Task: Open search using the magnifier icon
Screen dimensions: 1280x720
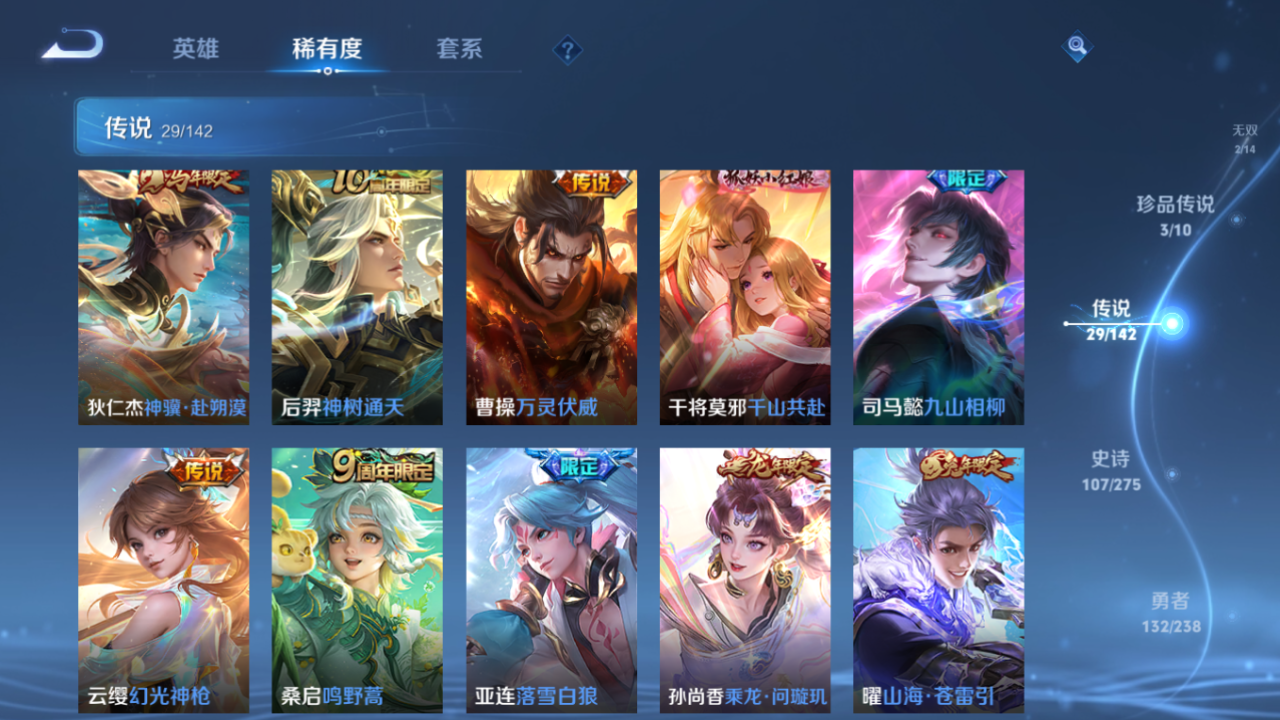Action: (1076, 46)
